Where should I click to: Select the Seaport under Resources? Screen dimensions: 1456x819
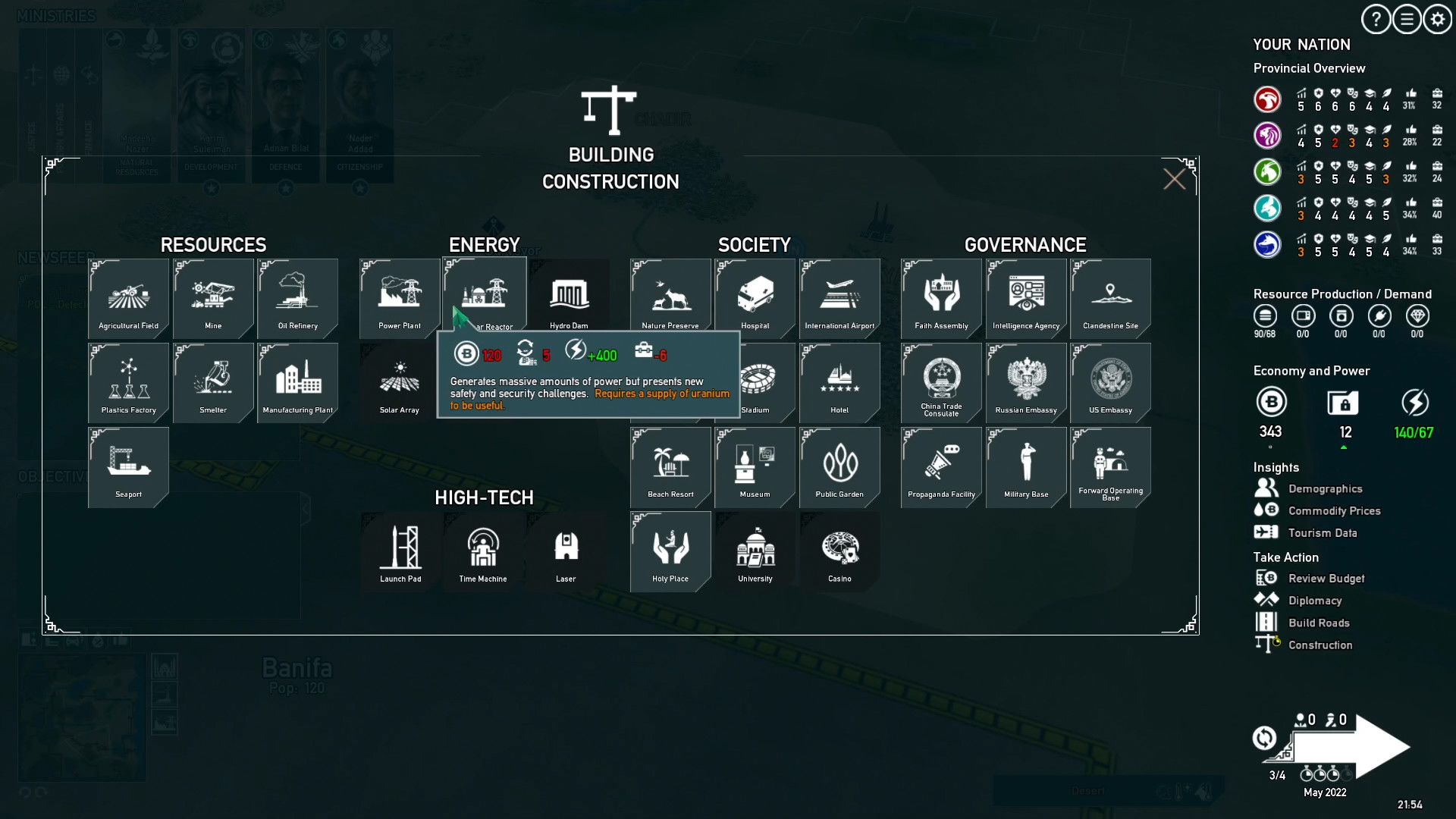tap(128, 467)
